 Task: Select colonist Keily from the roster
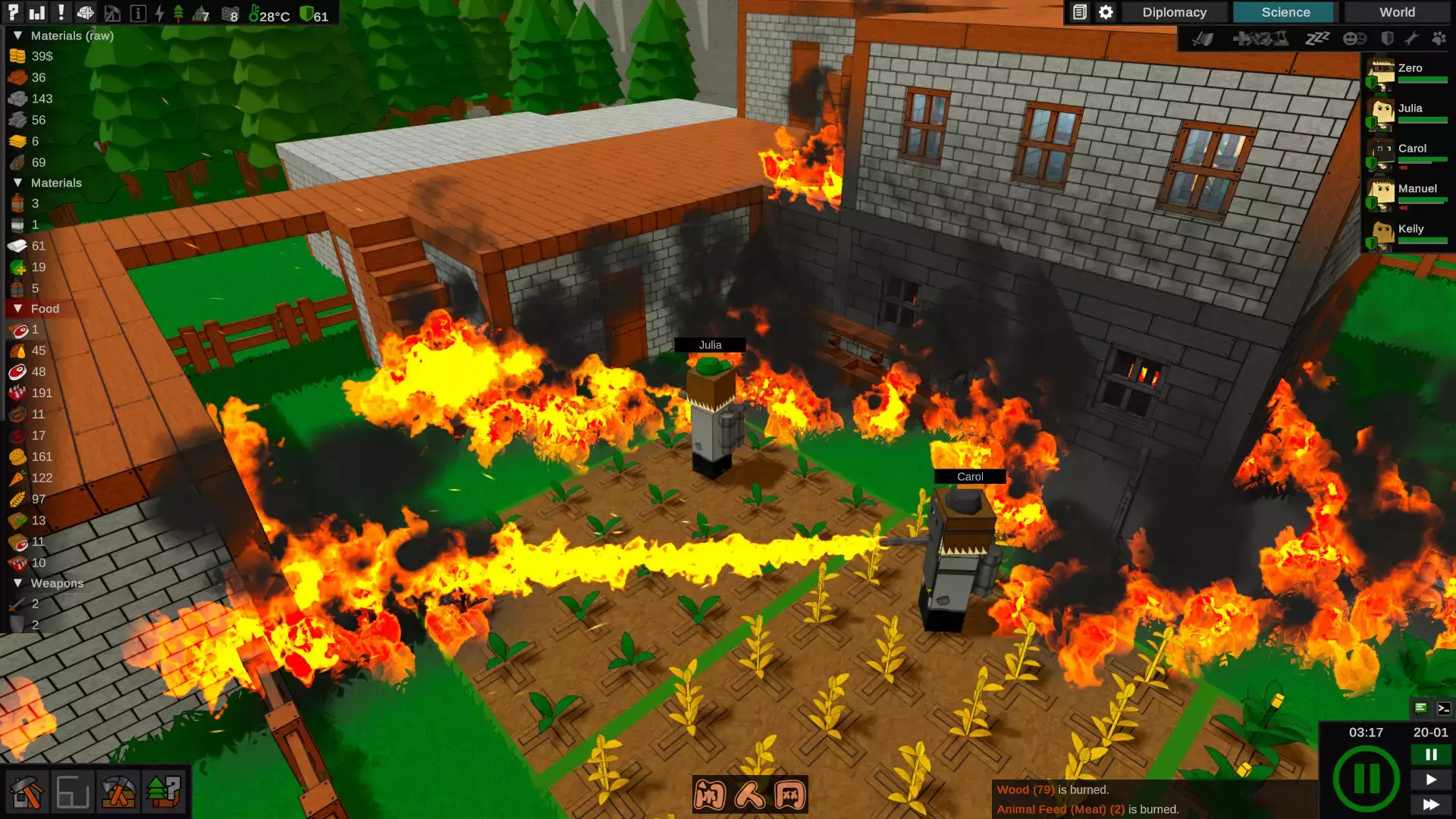click(1407, 234)
